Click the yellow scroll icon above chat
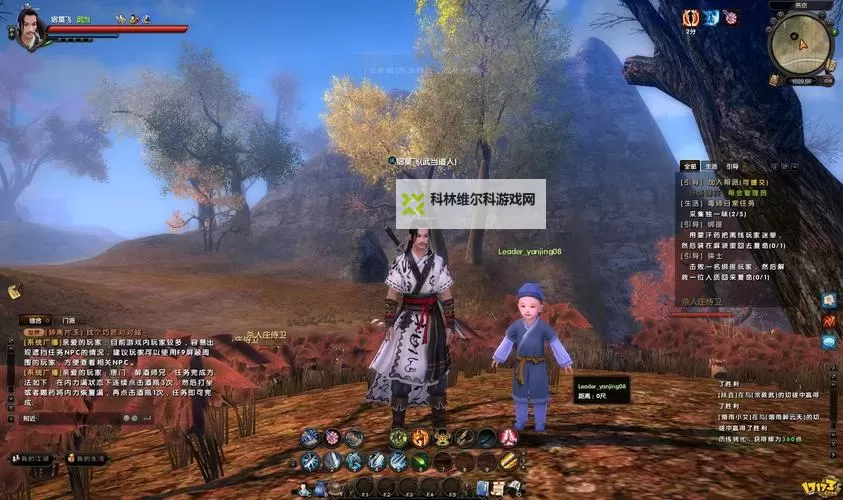The image size is (843, 500). (x=15, y=291)
